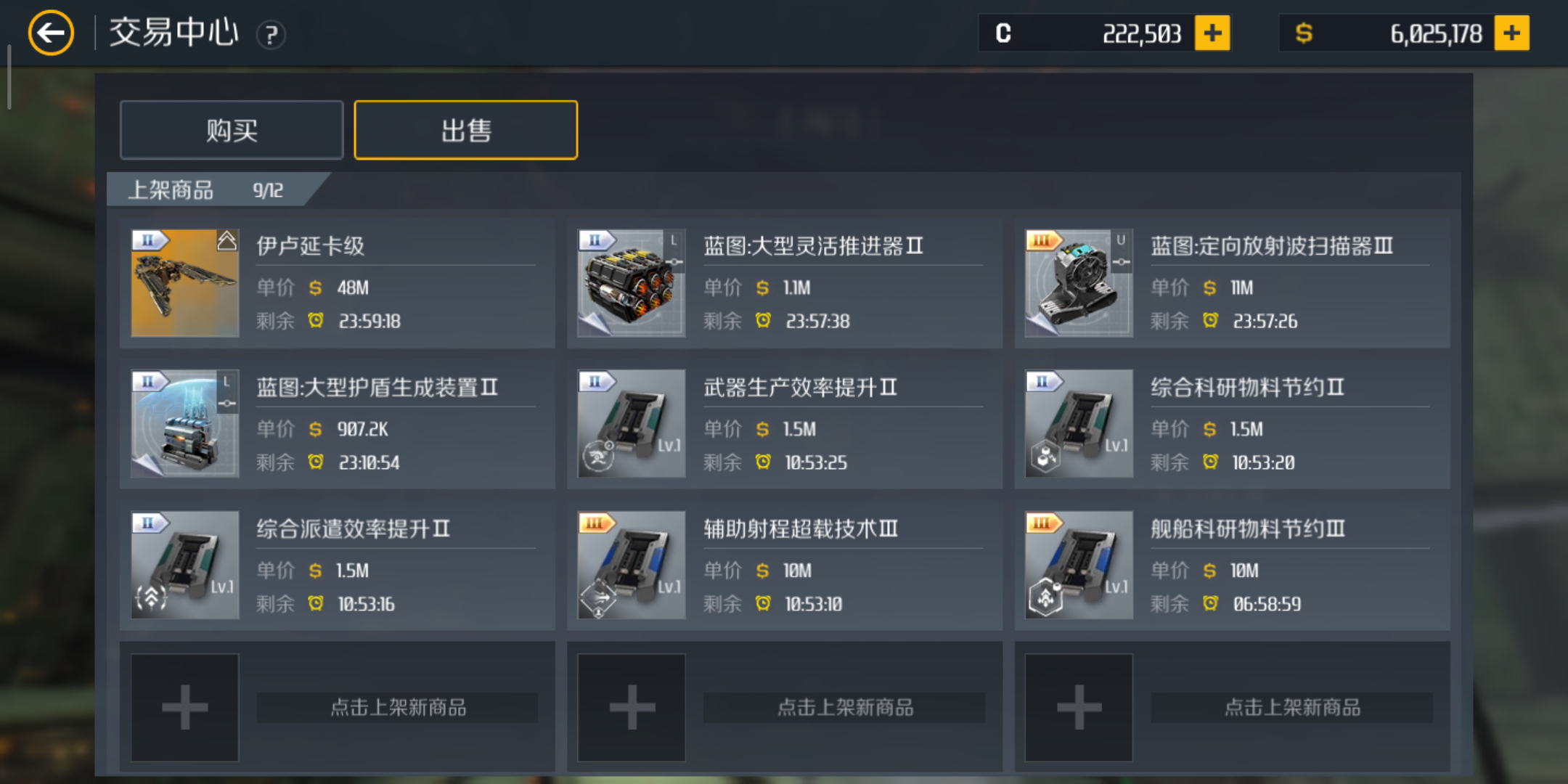Open the help icon next to 交易中心
Screen dimensions: 1568x784
(x=271, y=35)
